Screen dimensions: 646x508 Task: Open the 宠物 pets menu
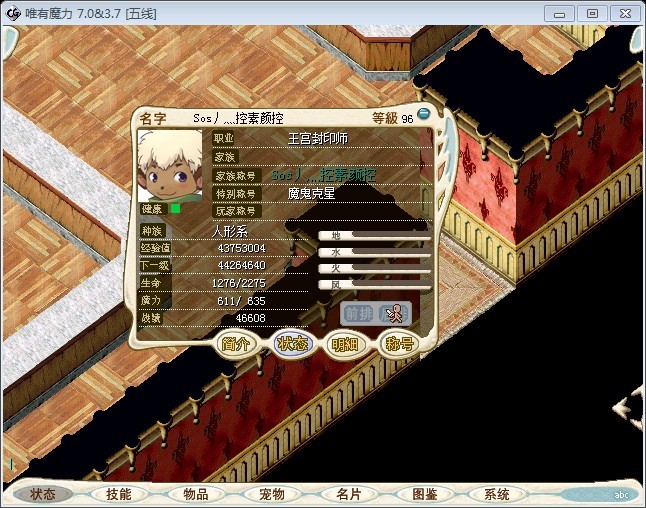(x=272, y=494)
